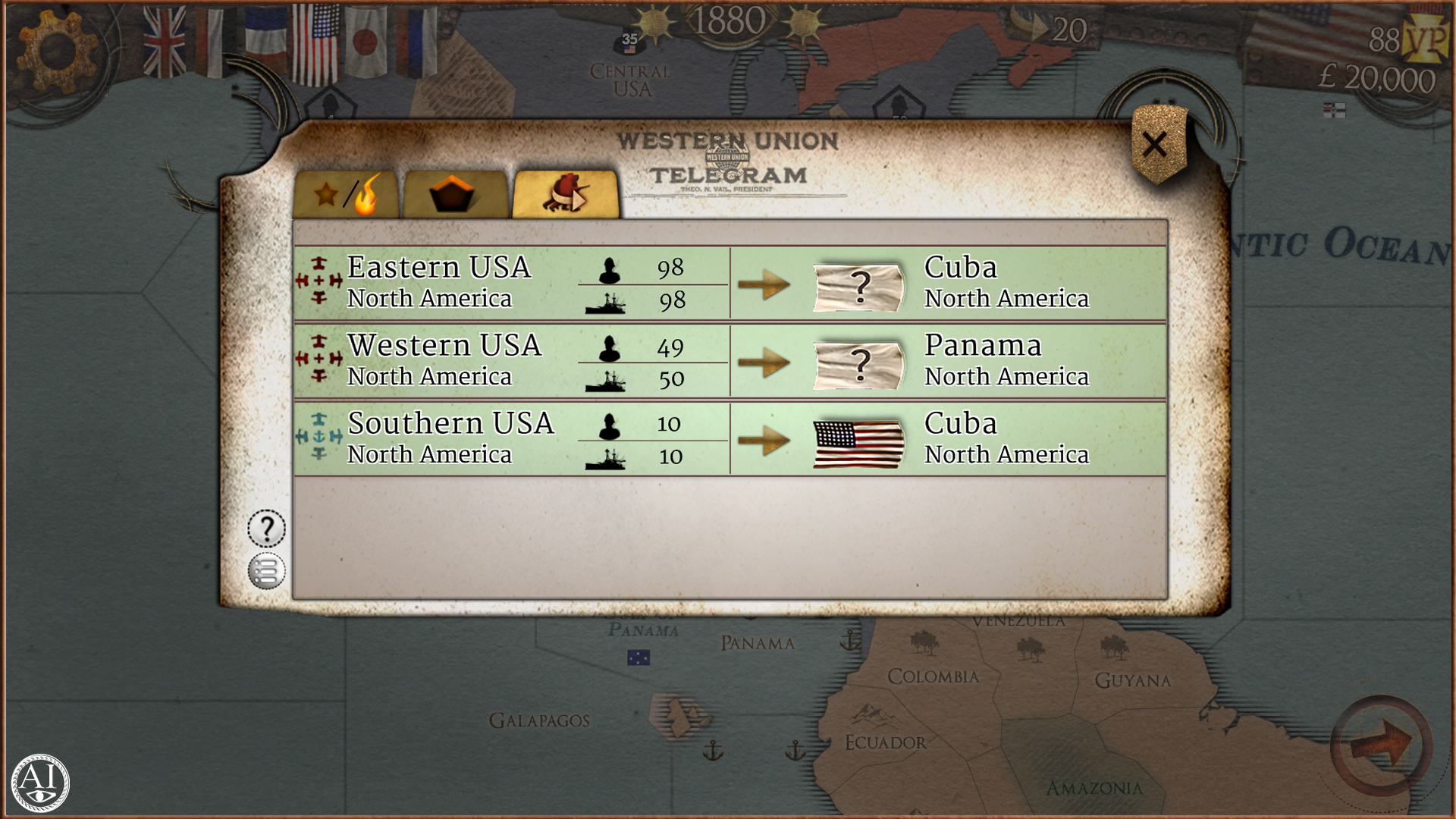The width and height of the screenshot is (1456, 819).
Task: End turn with the red arrow button
Action: [x=1380, y=744]
